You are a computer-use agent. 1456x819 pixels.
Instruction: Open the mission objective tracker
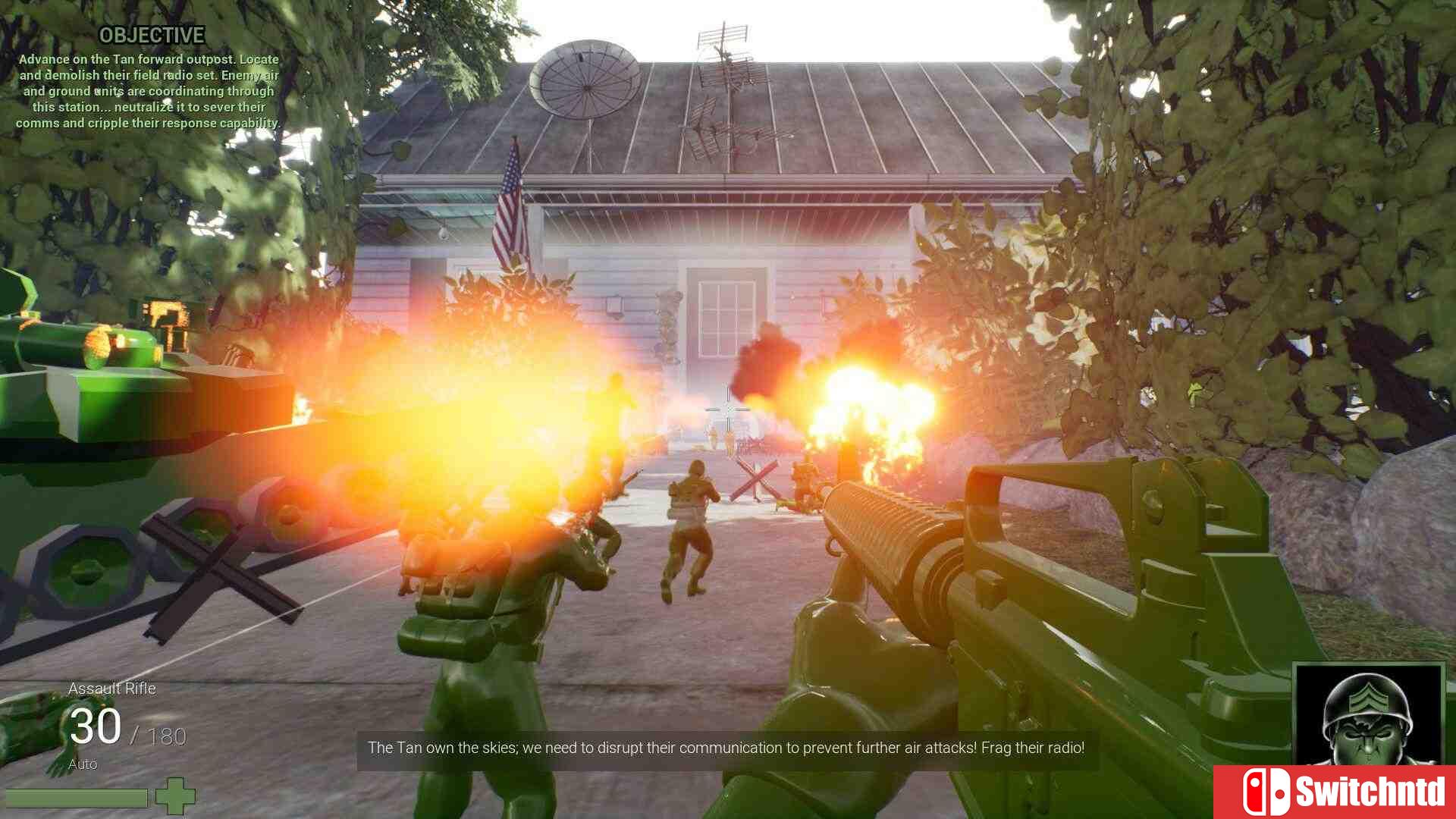tap(151, 36)
